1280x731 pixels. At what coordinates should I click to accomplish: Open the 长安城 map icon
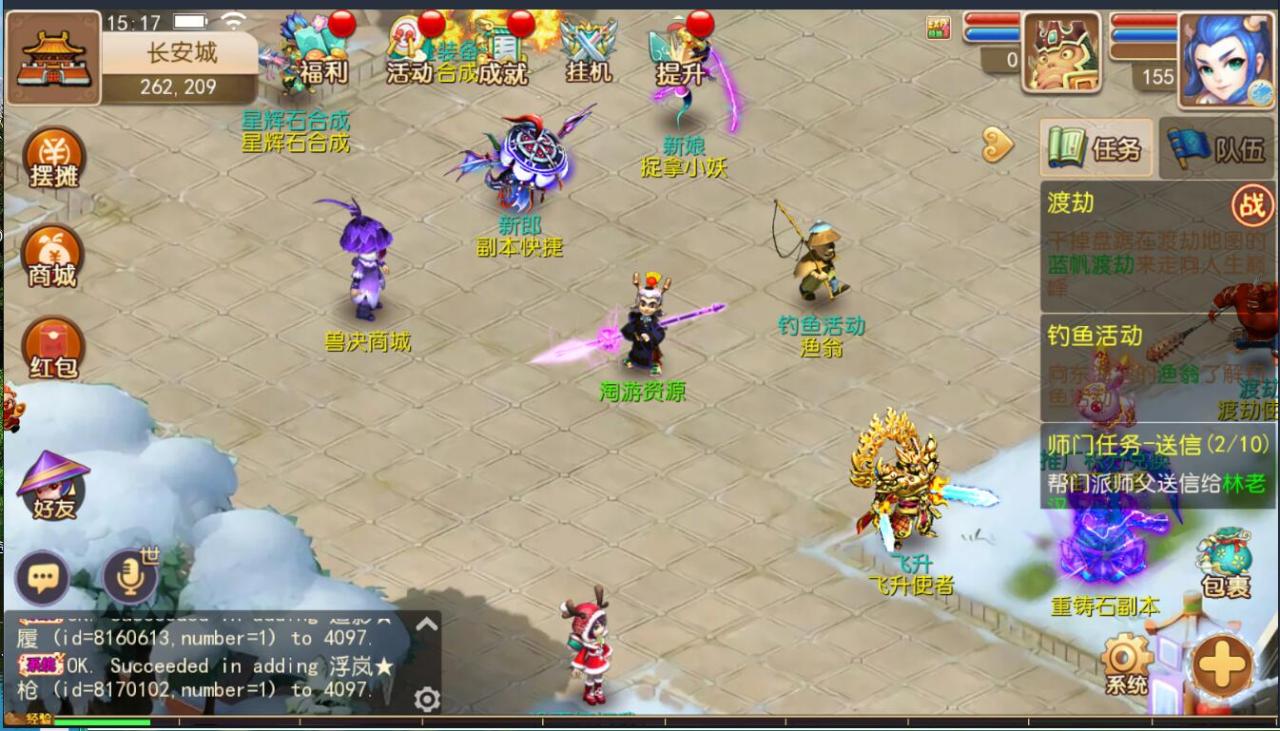pos(54,58)
